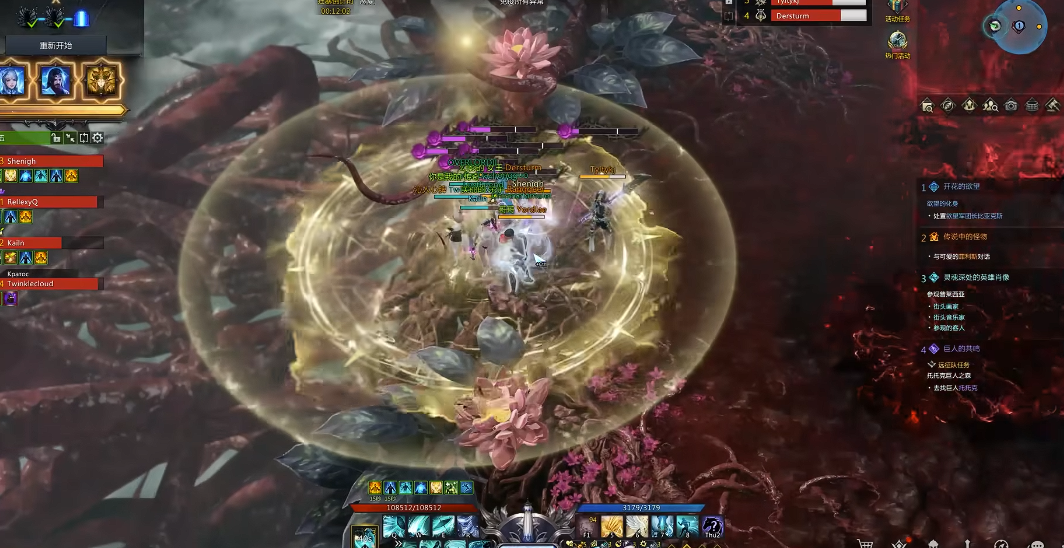This screenshot has width=1064, height=548.
Task: Open the circular minimap
Action: point(1019,25)
